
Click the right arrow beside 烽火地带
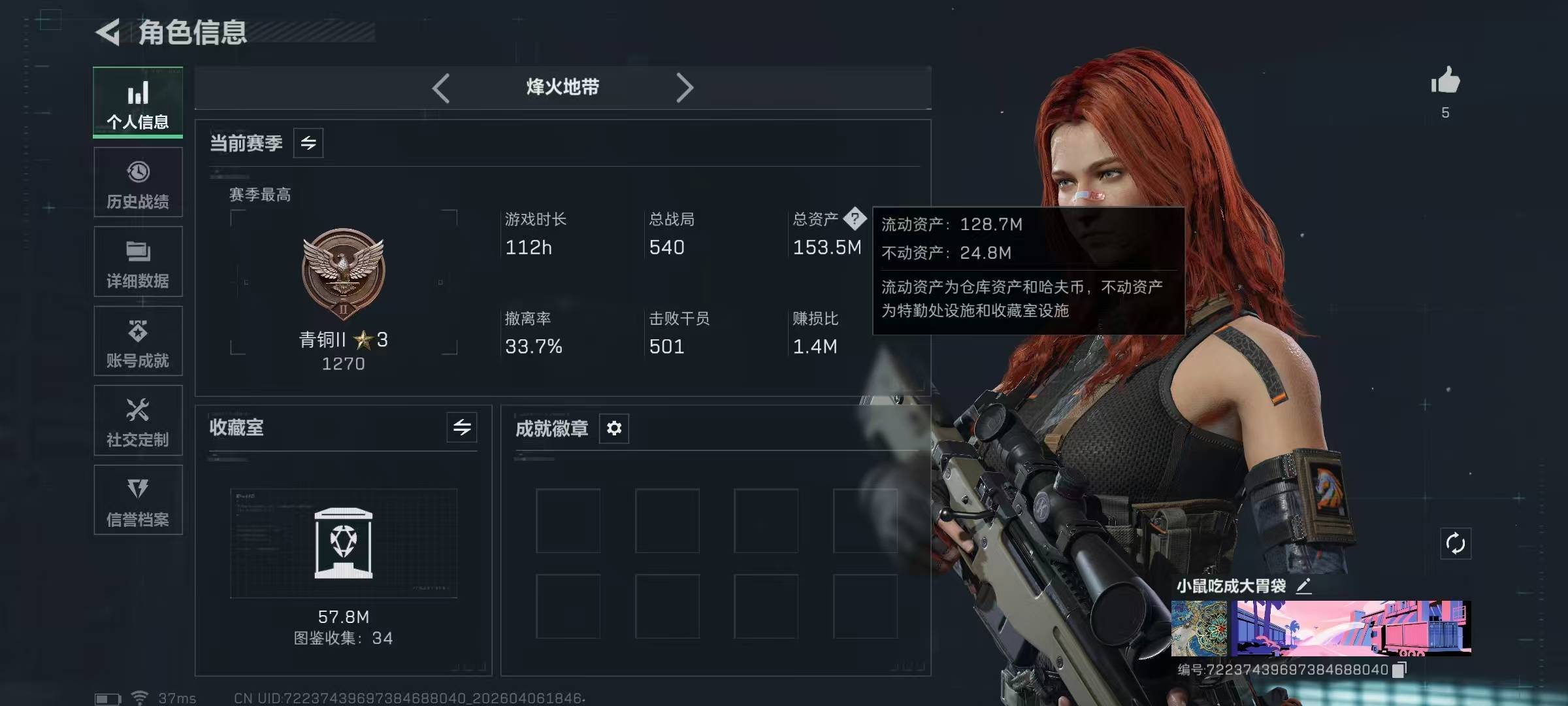pyautogui.click(x=684, y=88)
